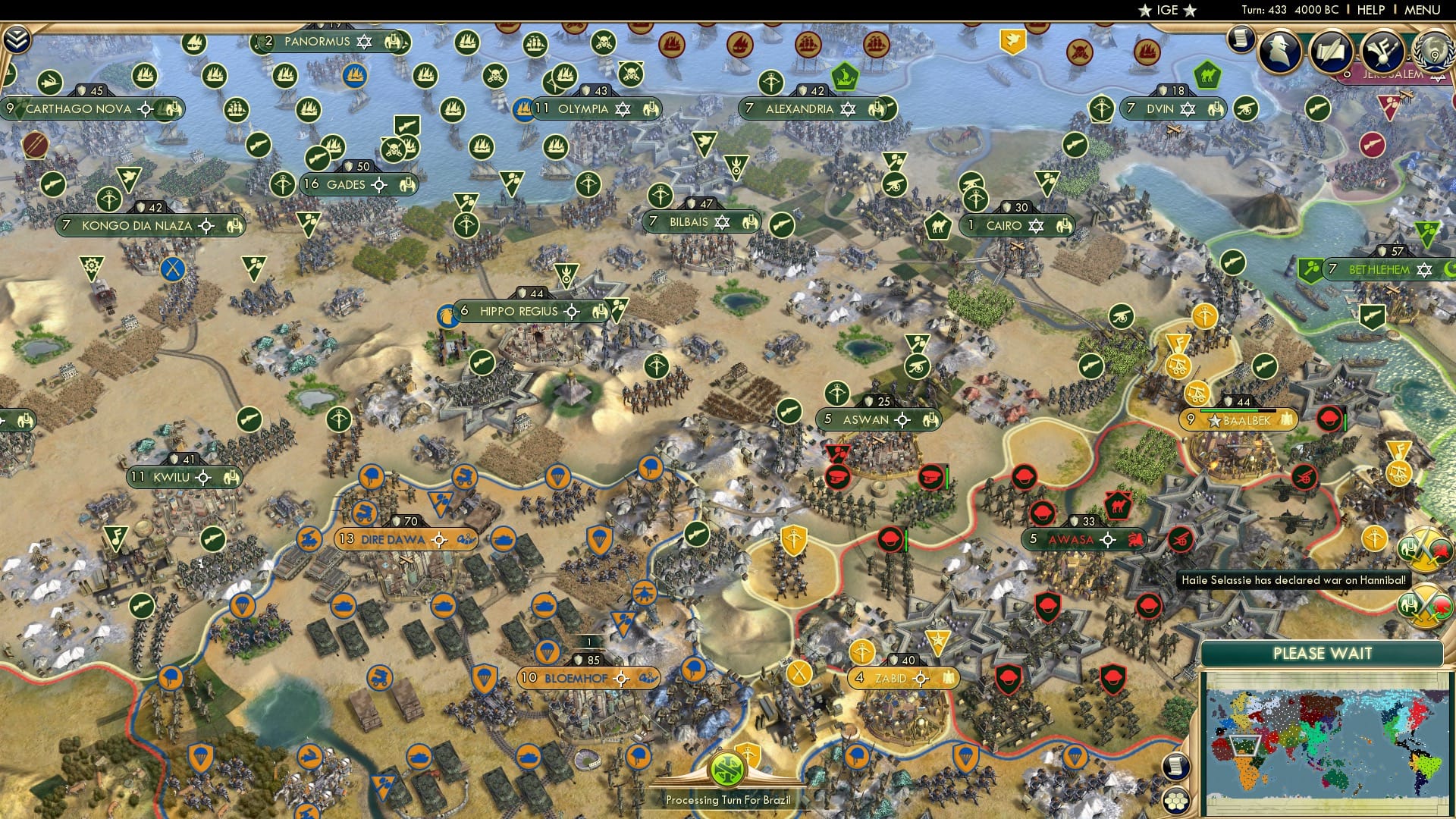Open the World Congress globe icon

click(1432, 52)
